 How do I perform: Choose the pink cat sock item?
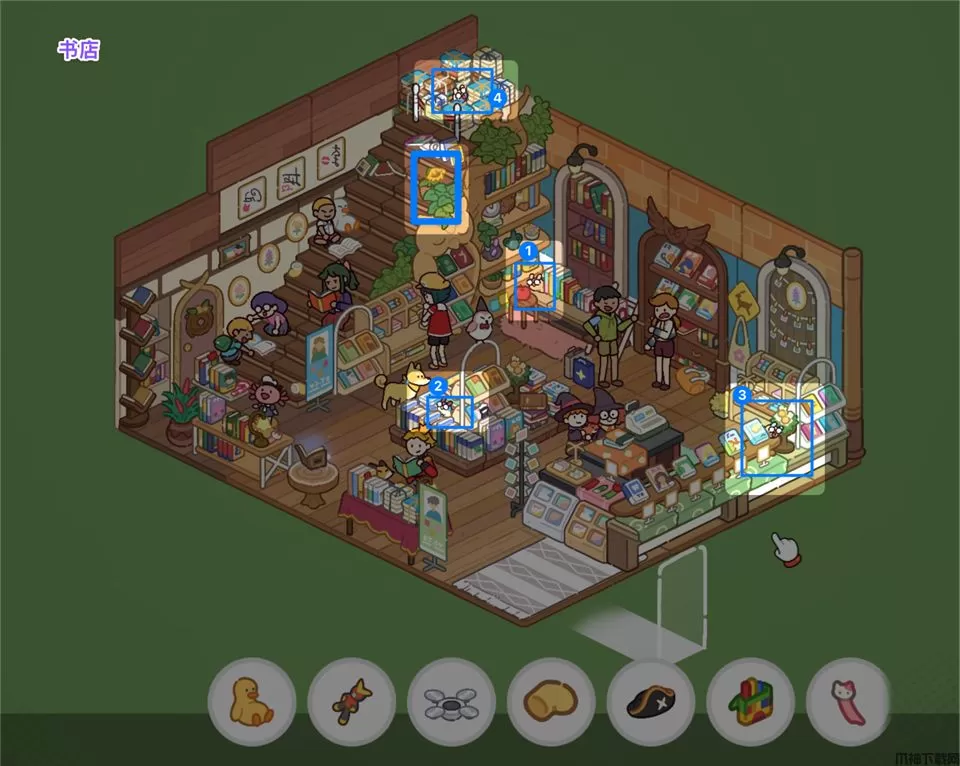point(849,701)
